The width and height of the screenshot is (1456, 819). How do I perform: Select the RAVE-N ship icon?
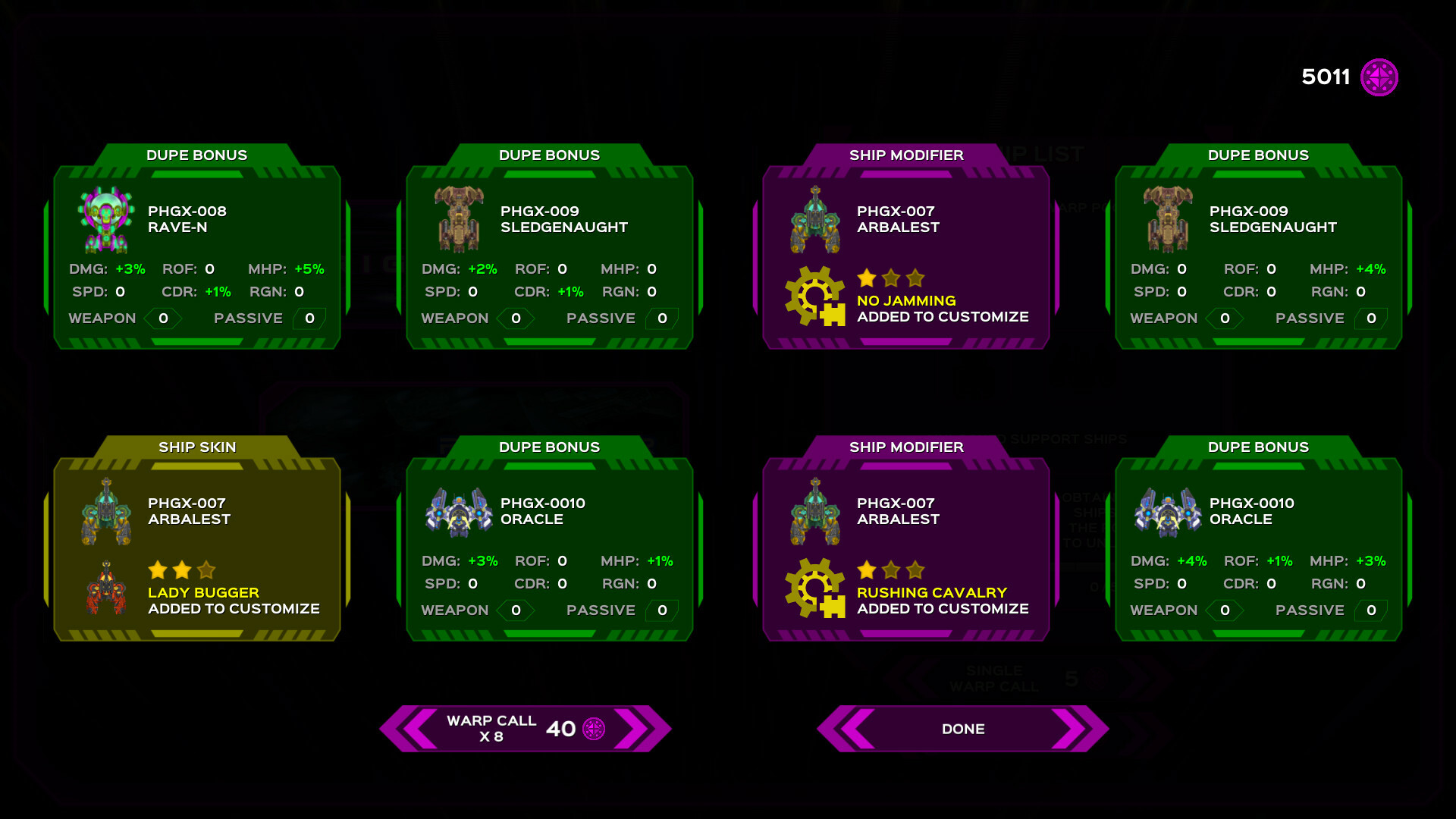(106, 220)
